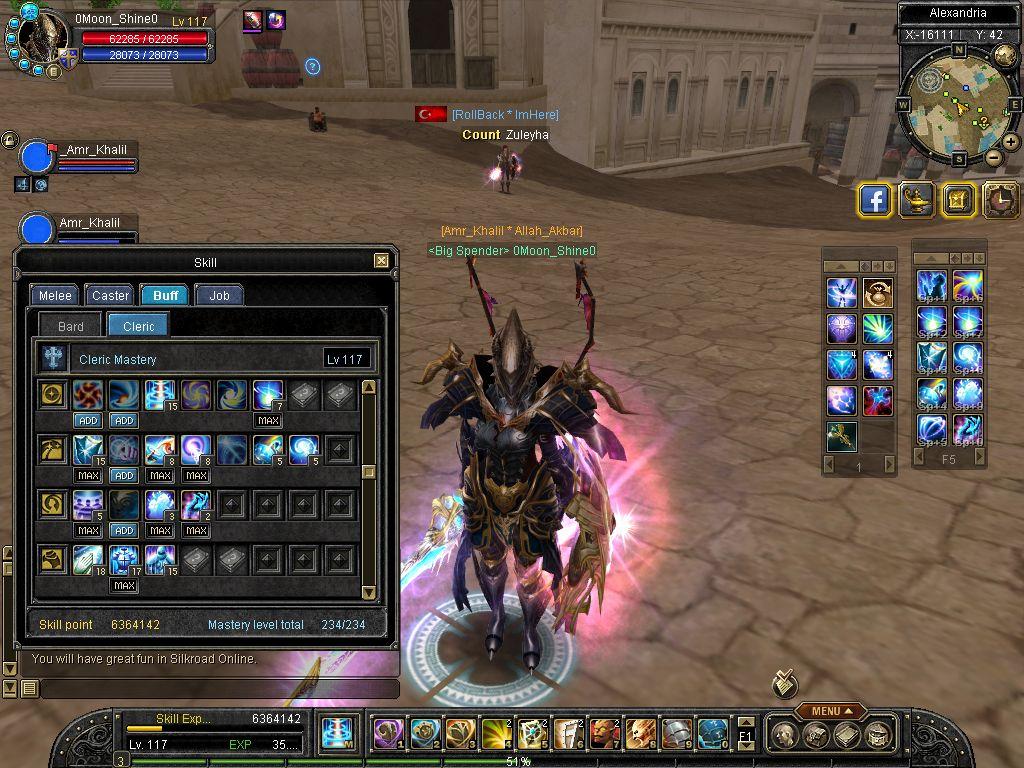The image size is (1024, 768).
Task: Switch to the Melee skill tab
Action: pos(55,295)
